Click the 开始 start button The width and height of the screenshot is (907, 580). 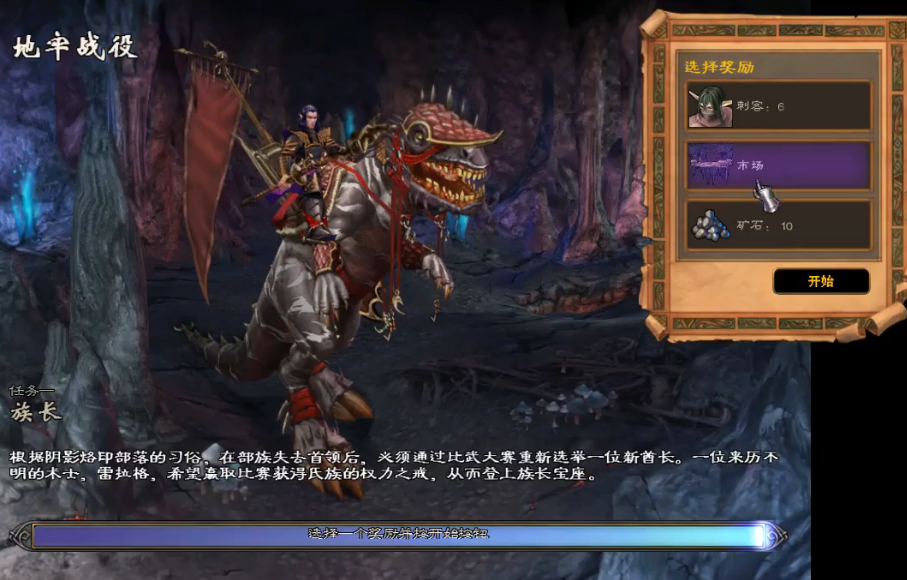(820, 281)
